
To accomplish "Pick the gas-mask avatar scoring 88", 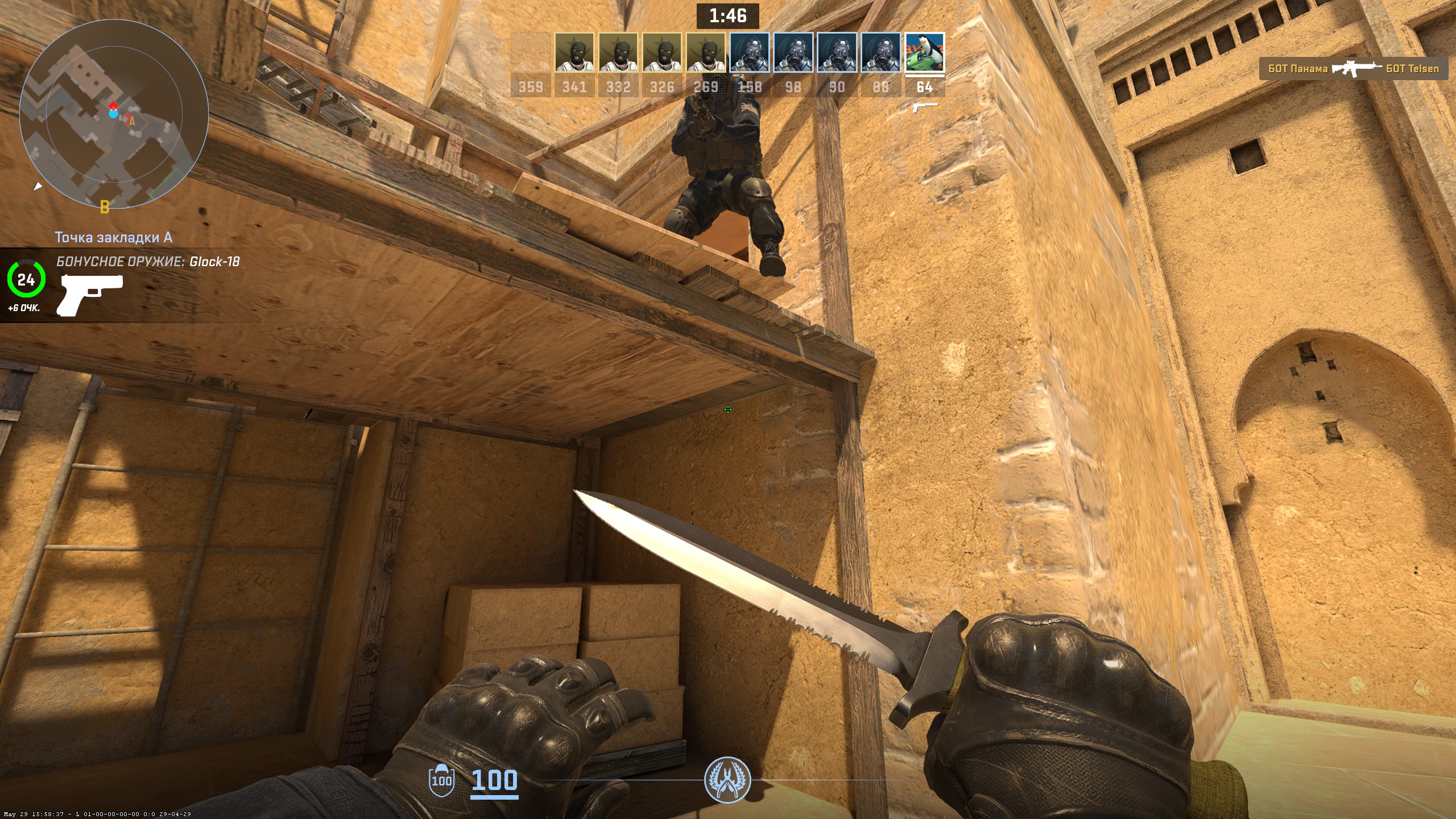I will pyautogui.click(x=880, y=52).
